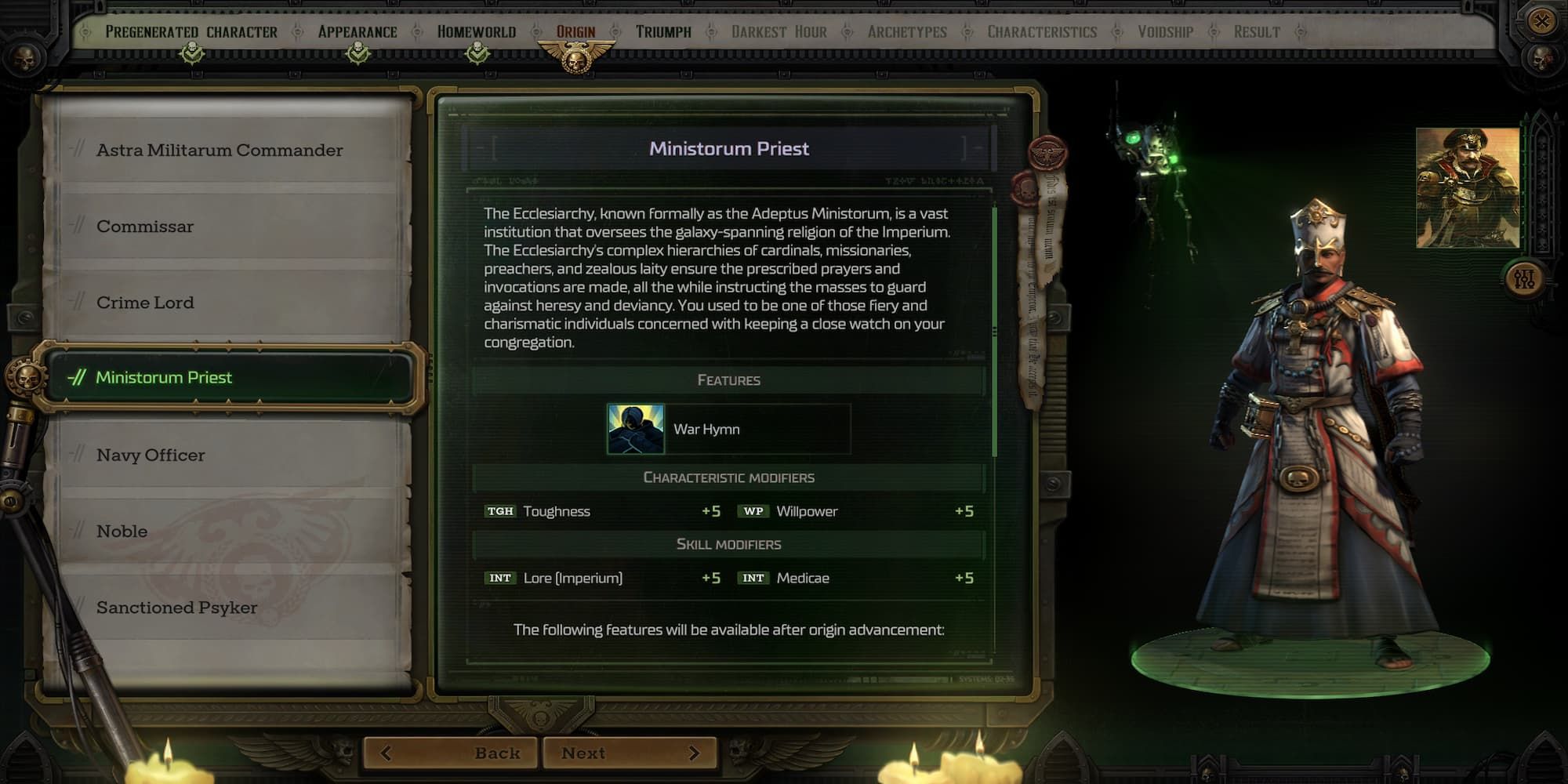
Task: Select the Sanctioned Psyker origin
Action: coord(176,608)
